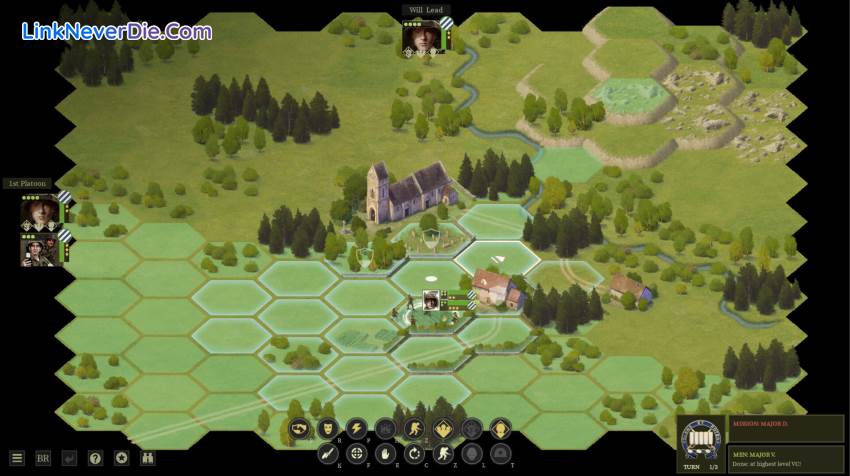Select the Will Lead officer portrait
850x476 pixels.
point(420,36)
